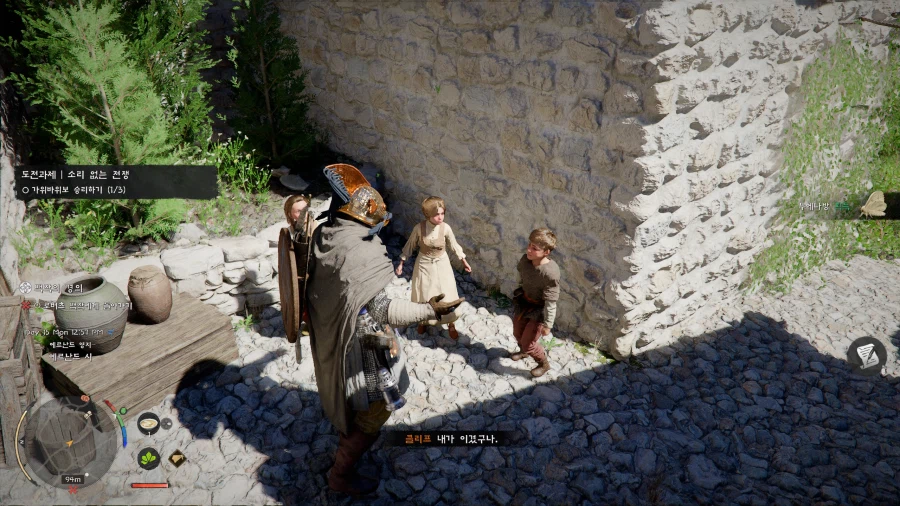Select the food bowl quick slot
Viewport: 900px width, 506px height.
point(148,423)
